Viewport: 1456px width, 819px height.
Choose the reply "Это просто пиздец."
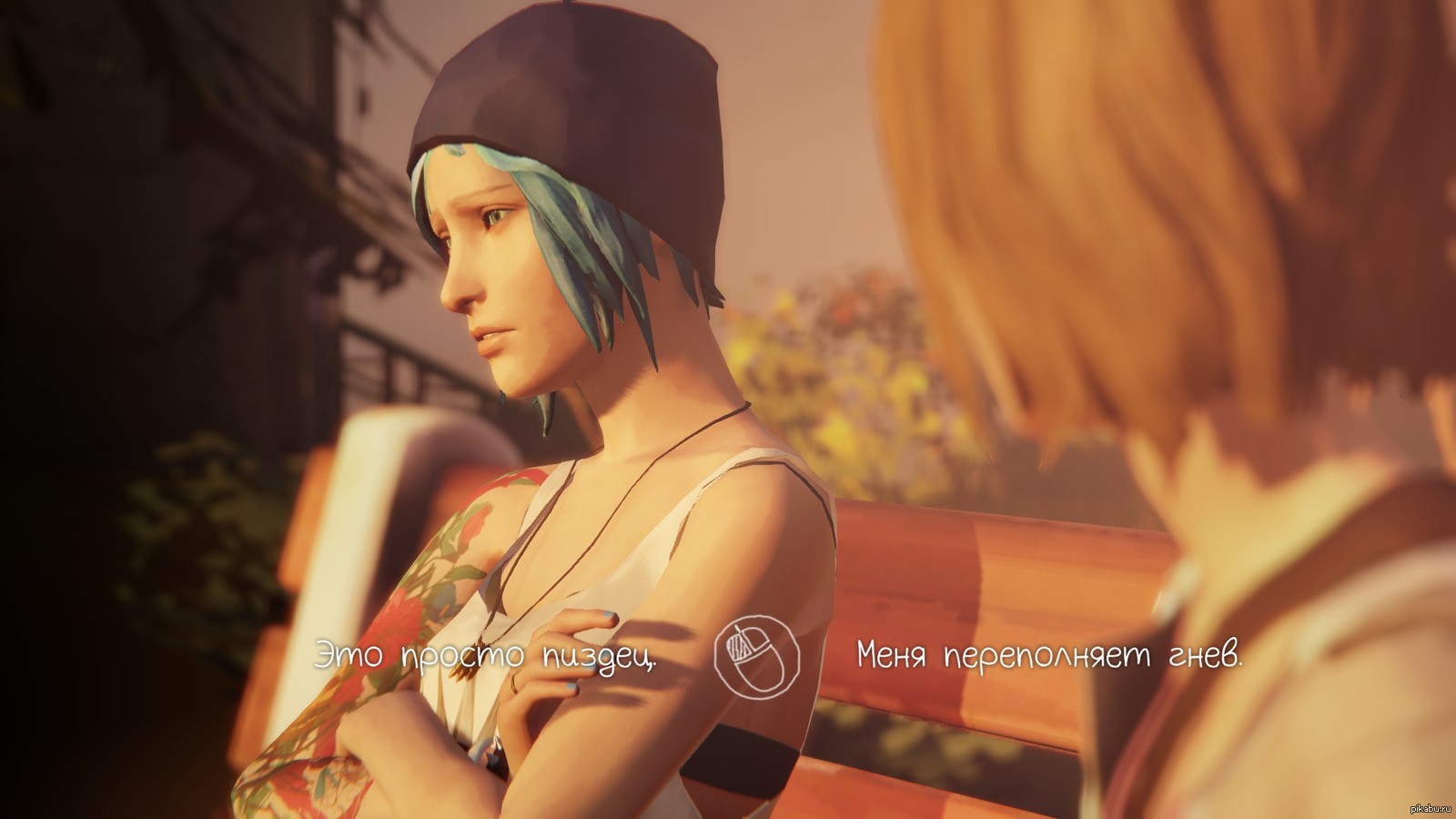tap(485, 656)
